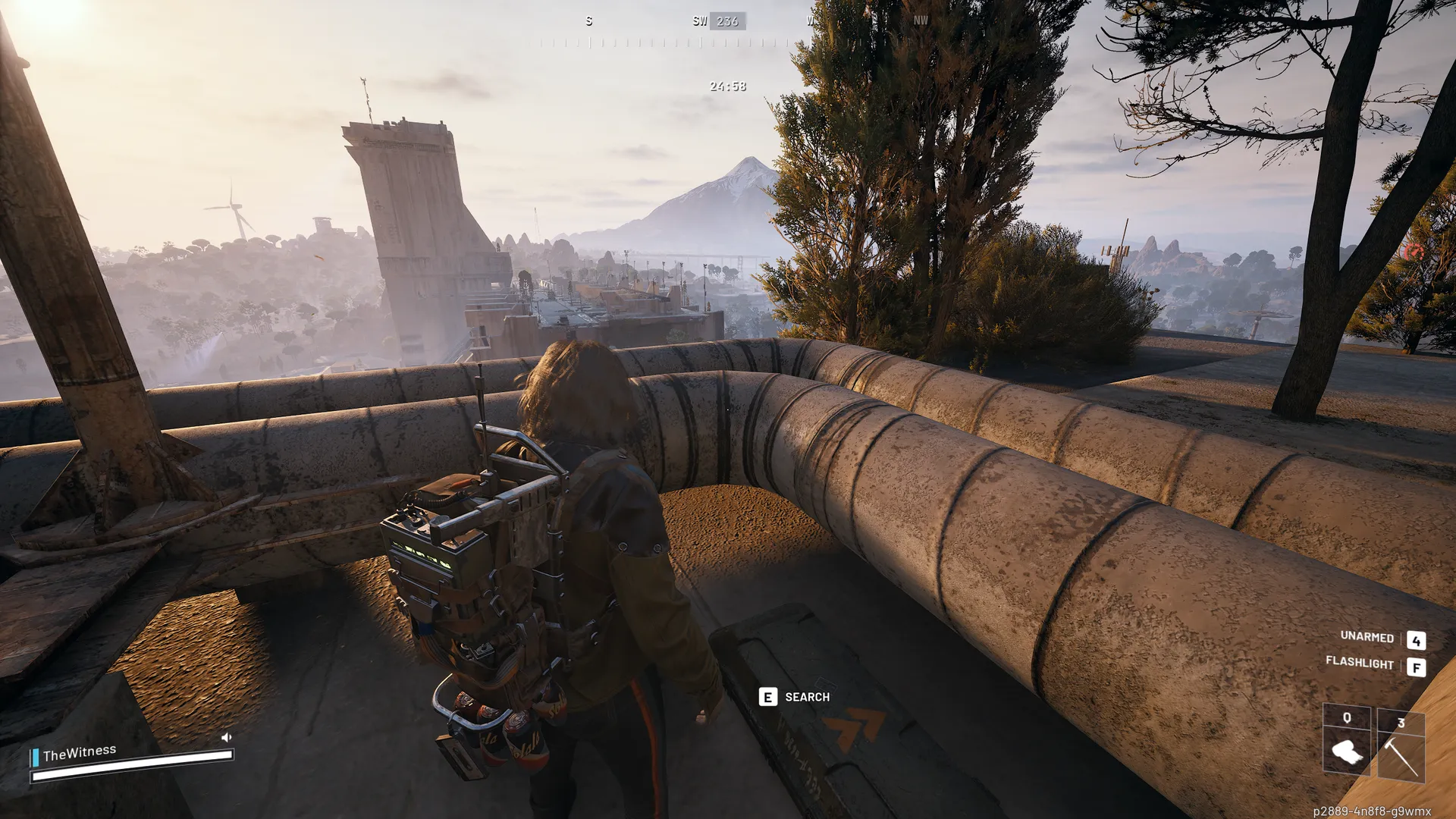Switch to the Unarmed weapon entry

(x=1367, y=637)
